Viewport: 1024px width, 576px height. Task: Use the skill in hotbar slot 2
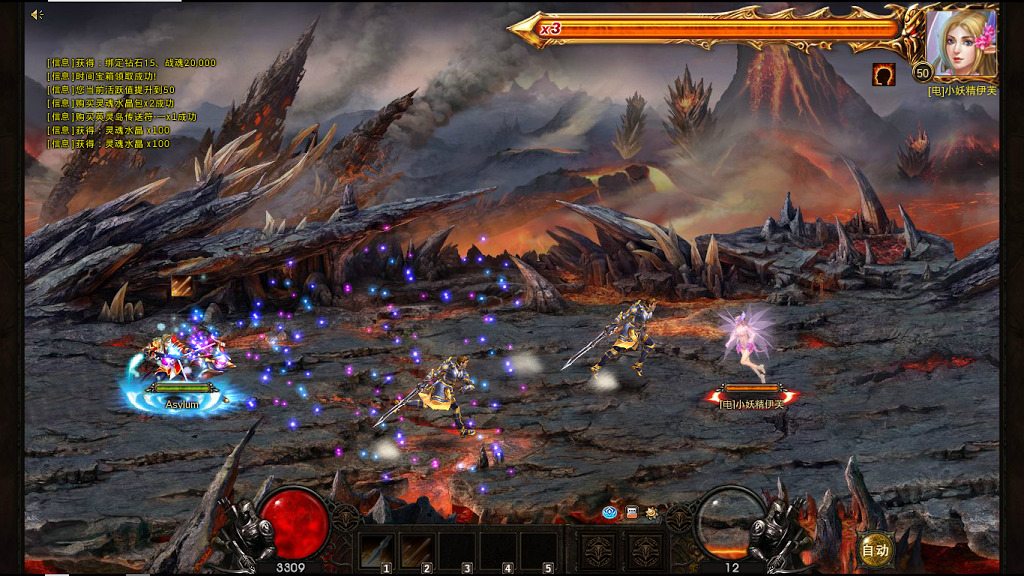(x=418, y=551)
